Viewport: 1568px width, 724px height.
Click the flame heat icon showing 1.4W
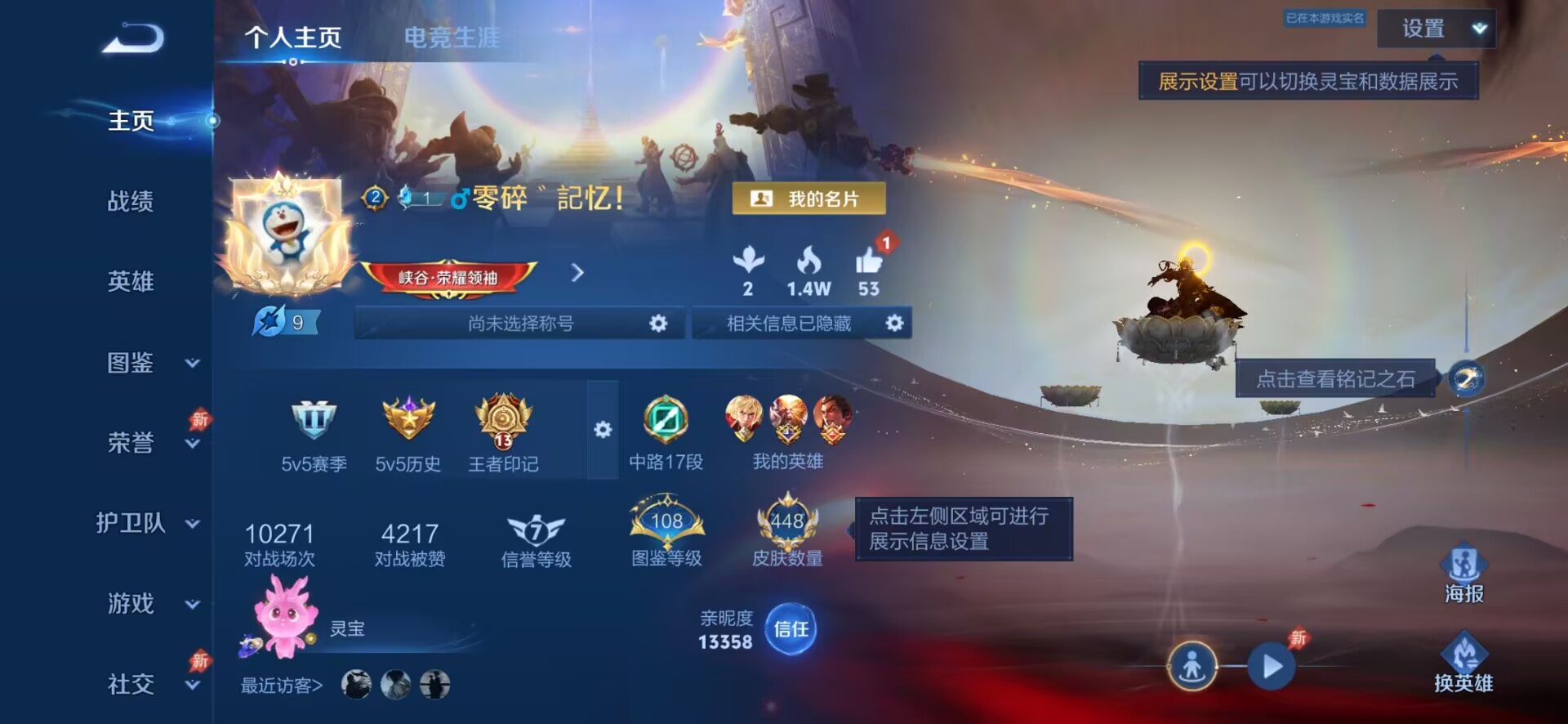(x=809, y=263)
